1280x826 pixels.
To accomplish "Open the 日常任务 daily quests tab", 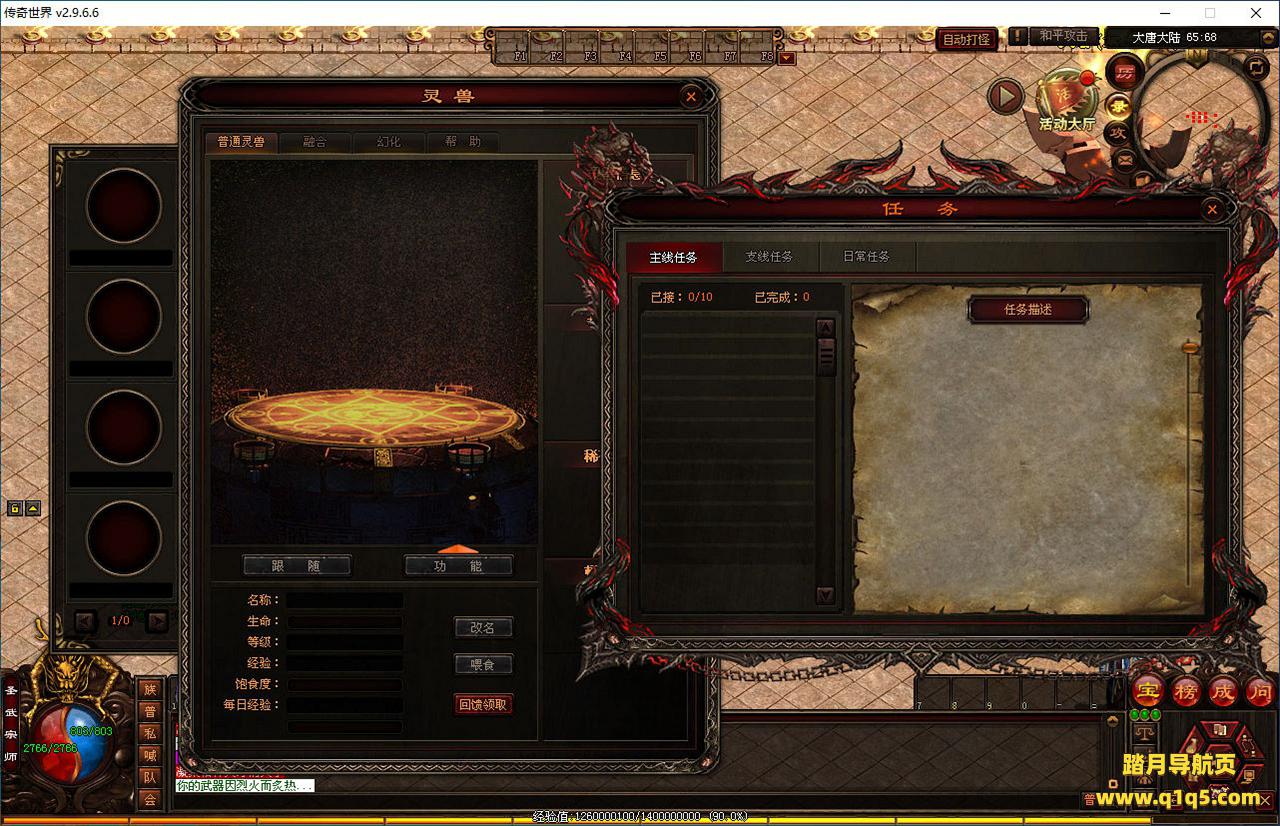I will click(x=866, y=257).
